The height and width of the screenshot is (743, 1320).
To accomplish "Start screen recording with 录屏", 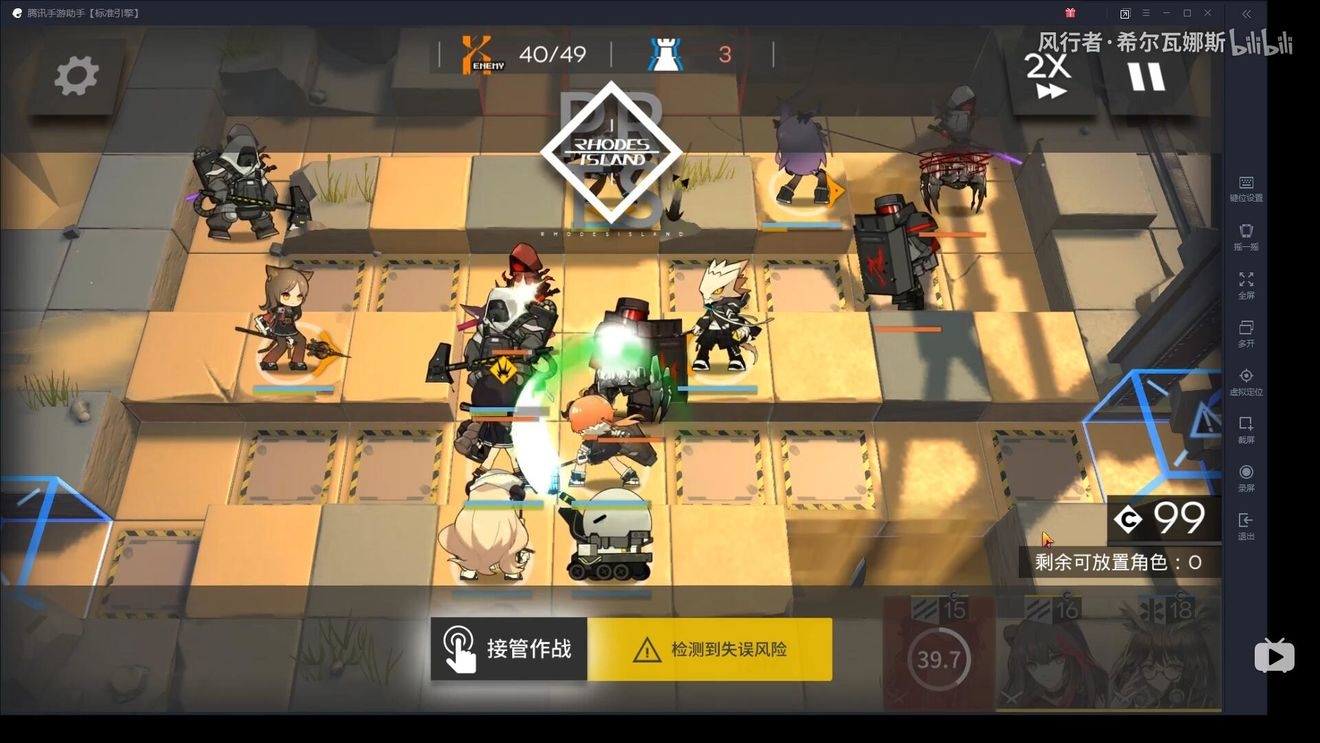I will click(x=1246, y=478).
